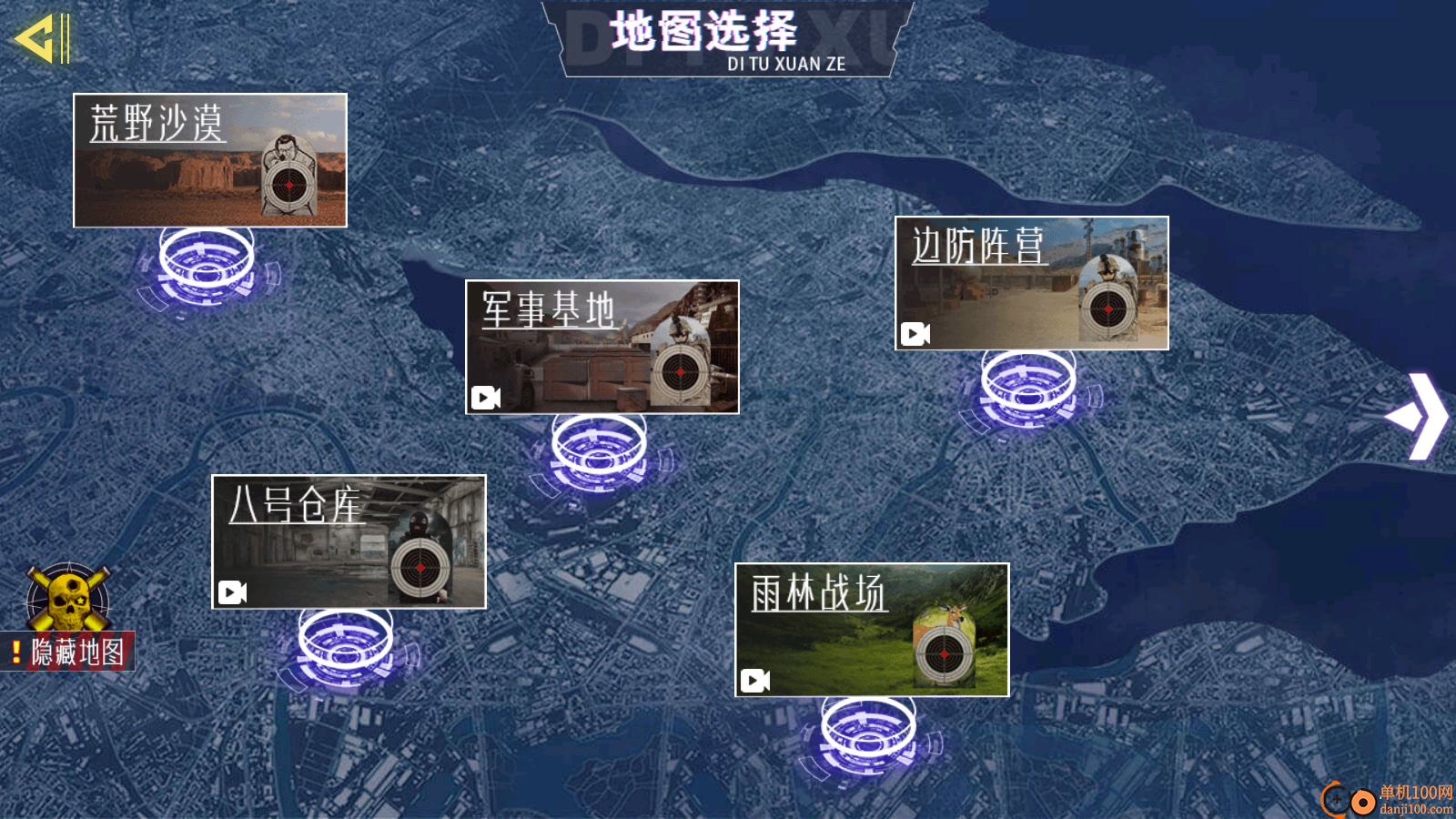Viewport: 1456px width, 819px height.
Task: Click the camera icon on 雨林战场 card
Action: click(x=753, y=679)
